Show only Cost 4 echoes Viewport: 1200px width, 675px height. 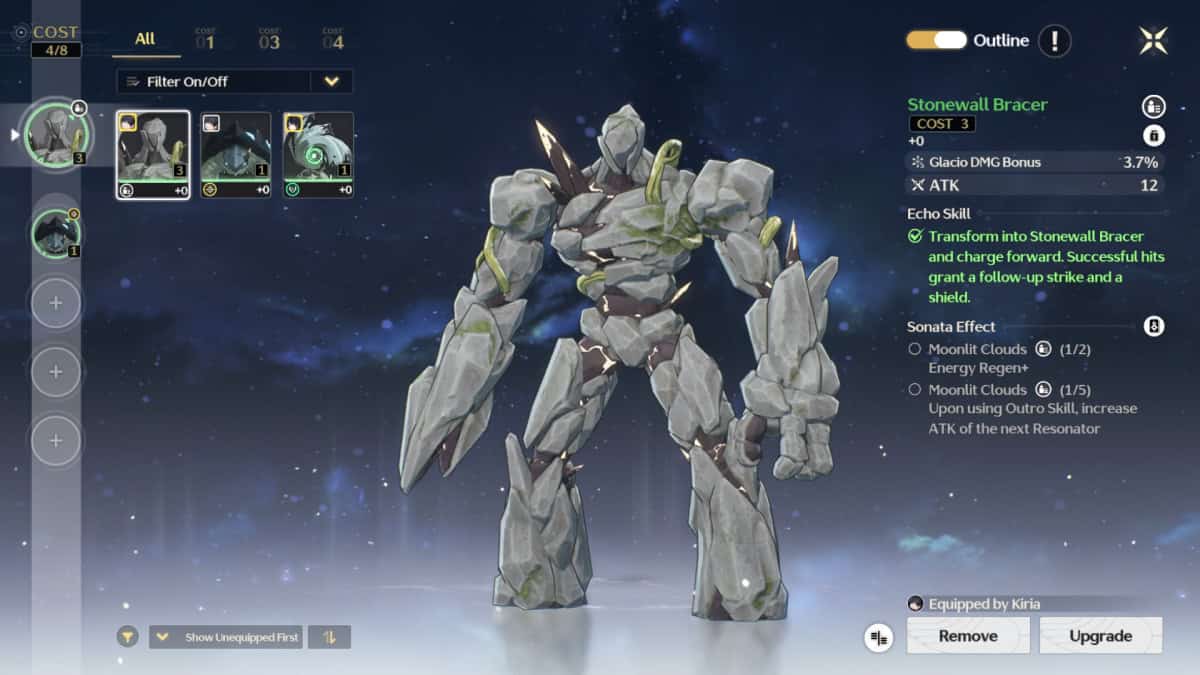(333, 40)
